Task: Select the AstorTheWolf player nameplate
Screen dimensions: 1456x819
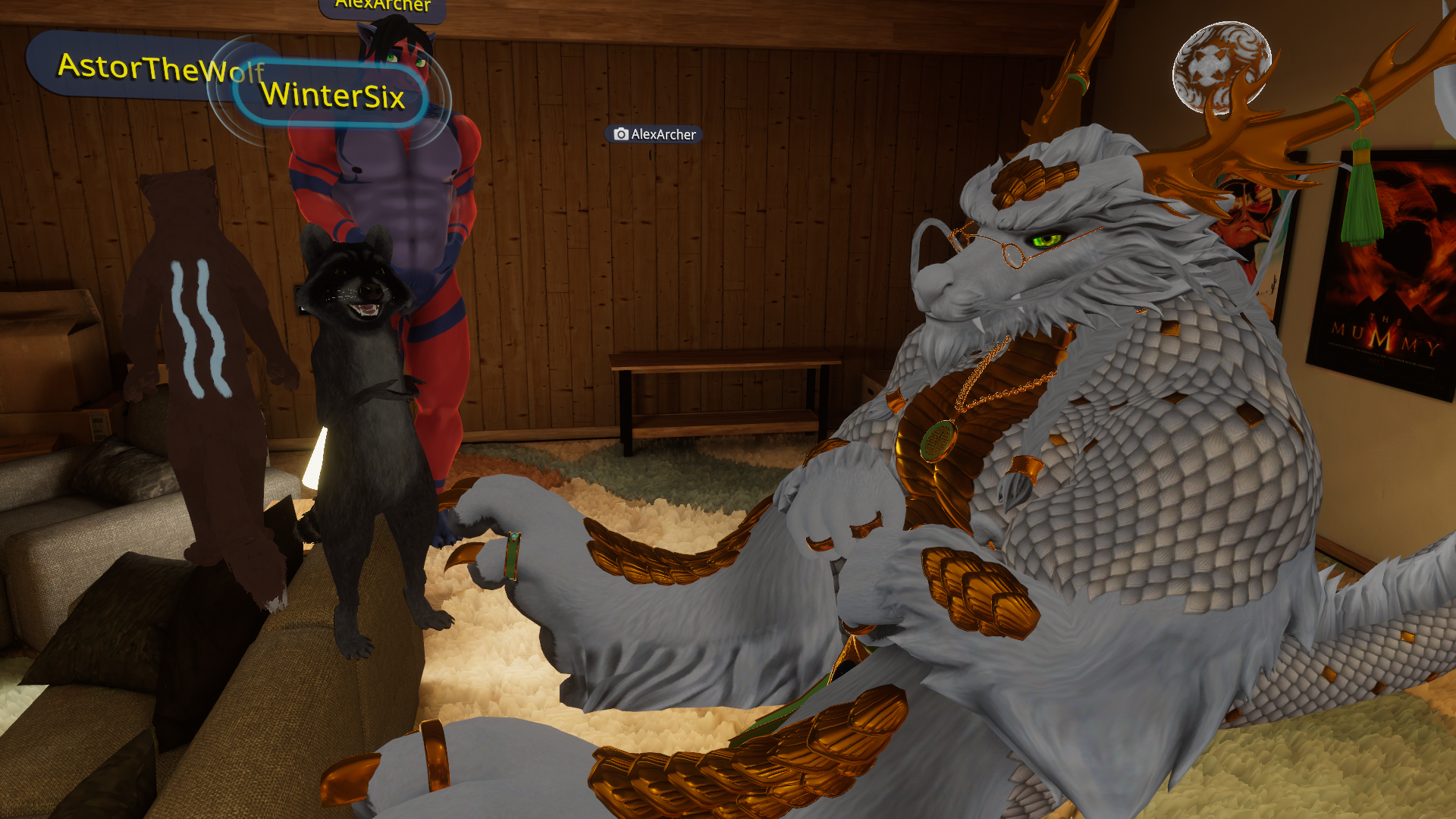Action: [x=136, y=67]
